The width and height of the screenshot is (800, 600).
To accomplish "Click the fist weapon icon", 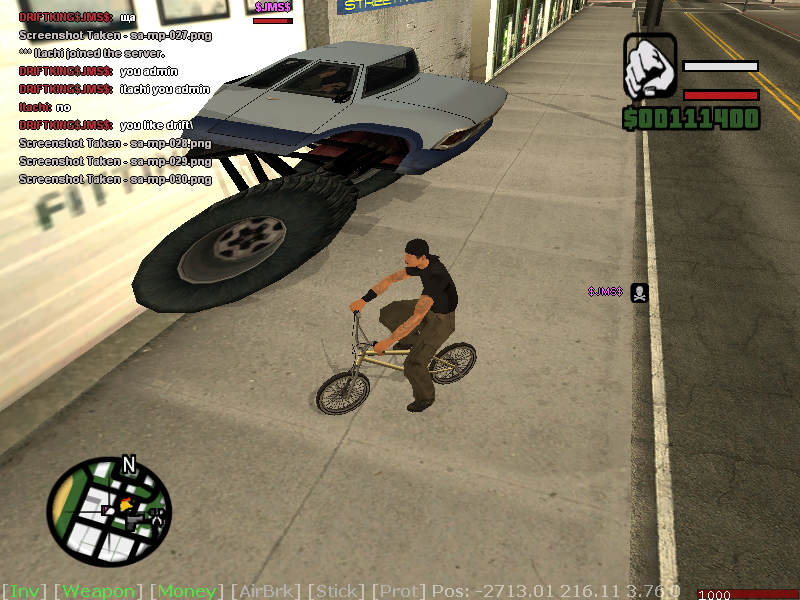I will click(x=650, y=67).
